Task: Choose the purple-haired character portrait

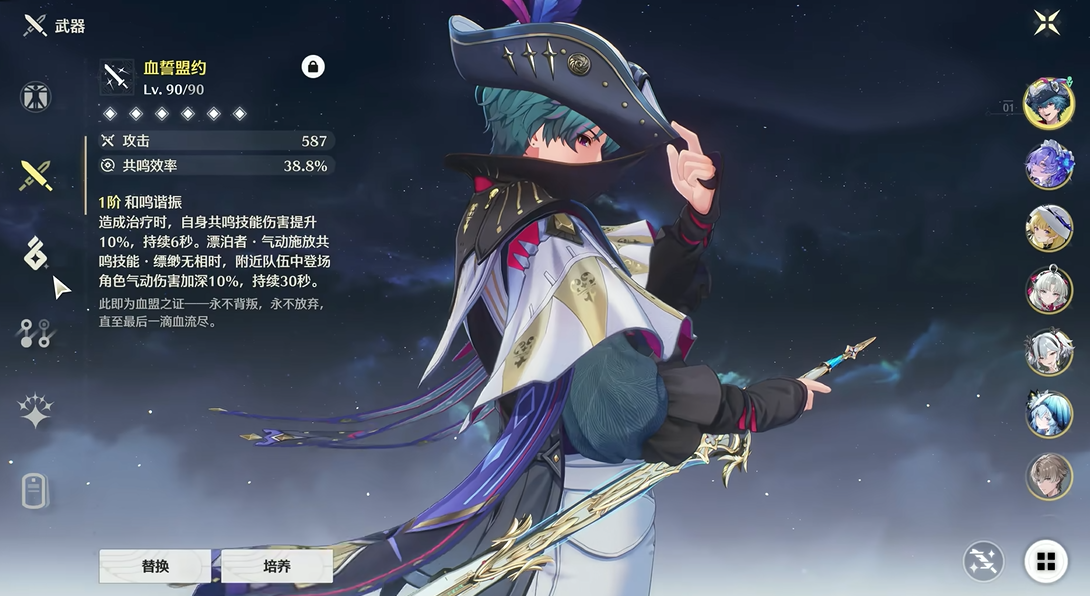Action: [x=1048, y=166]
